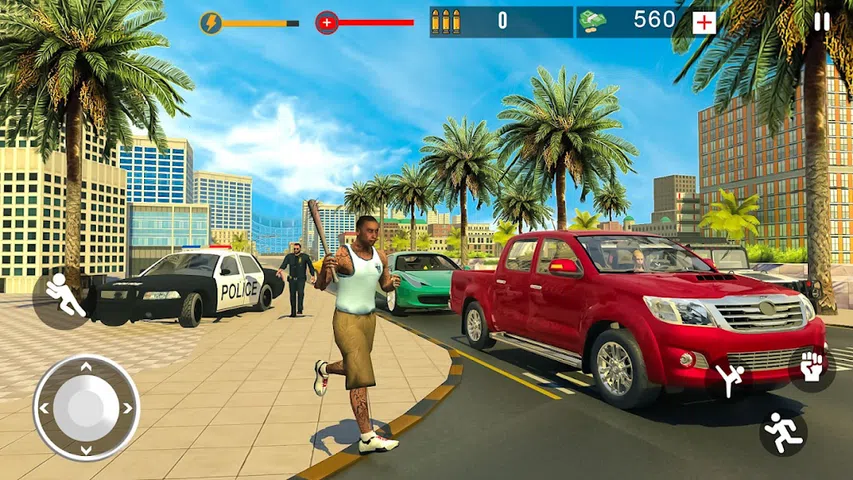This screenshot has height=480, width=853.
Task: Activate the sprint running-man button
Action: (782, 432)
